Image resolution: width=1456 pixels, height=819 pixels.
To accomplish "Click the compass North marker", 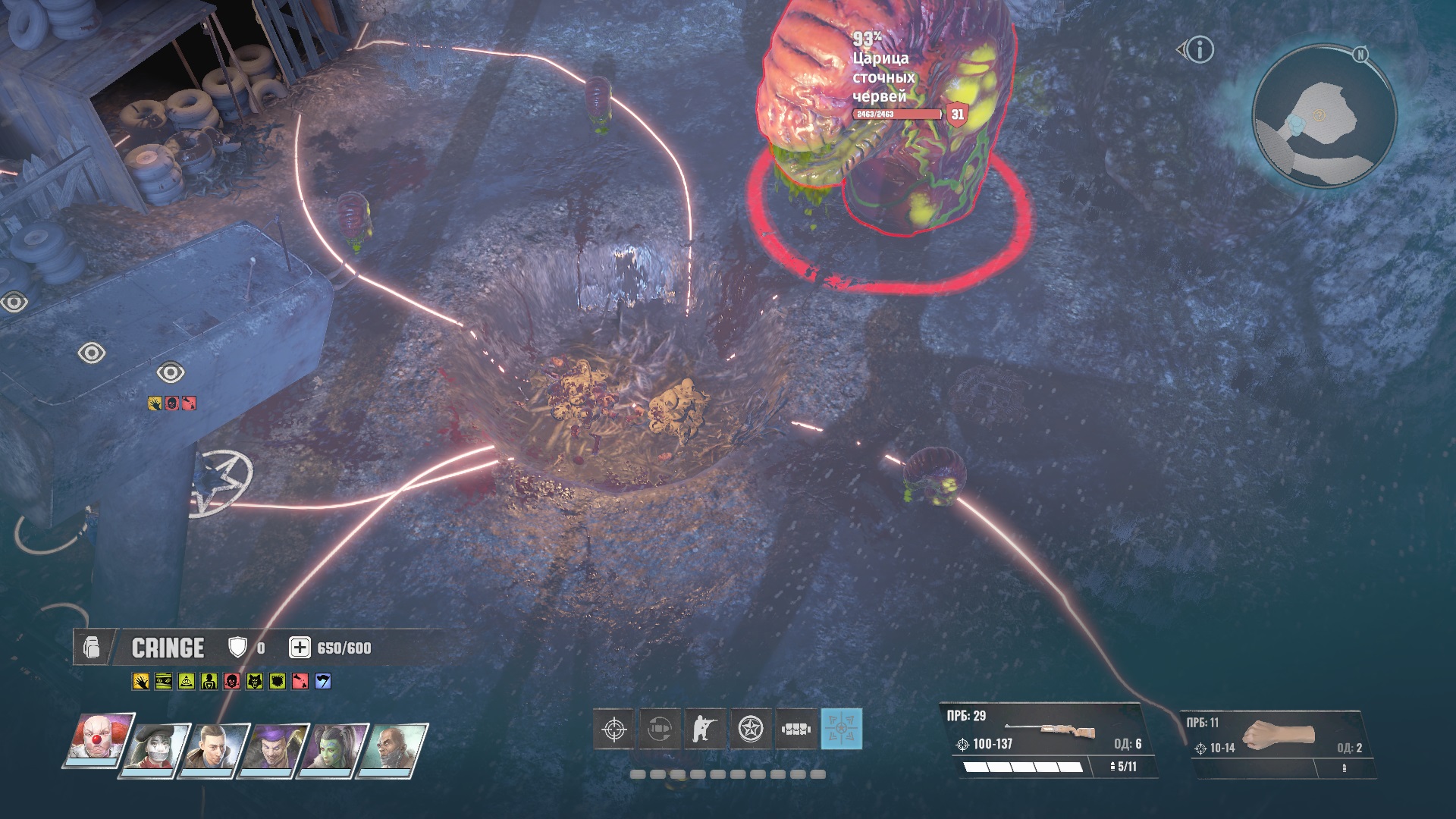I will tap(1360, 55).
